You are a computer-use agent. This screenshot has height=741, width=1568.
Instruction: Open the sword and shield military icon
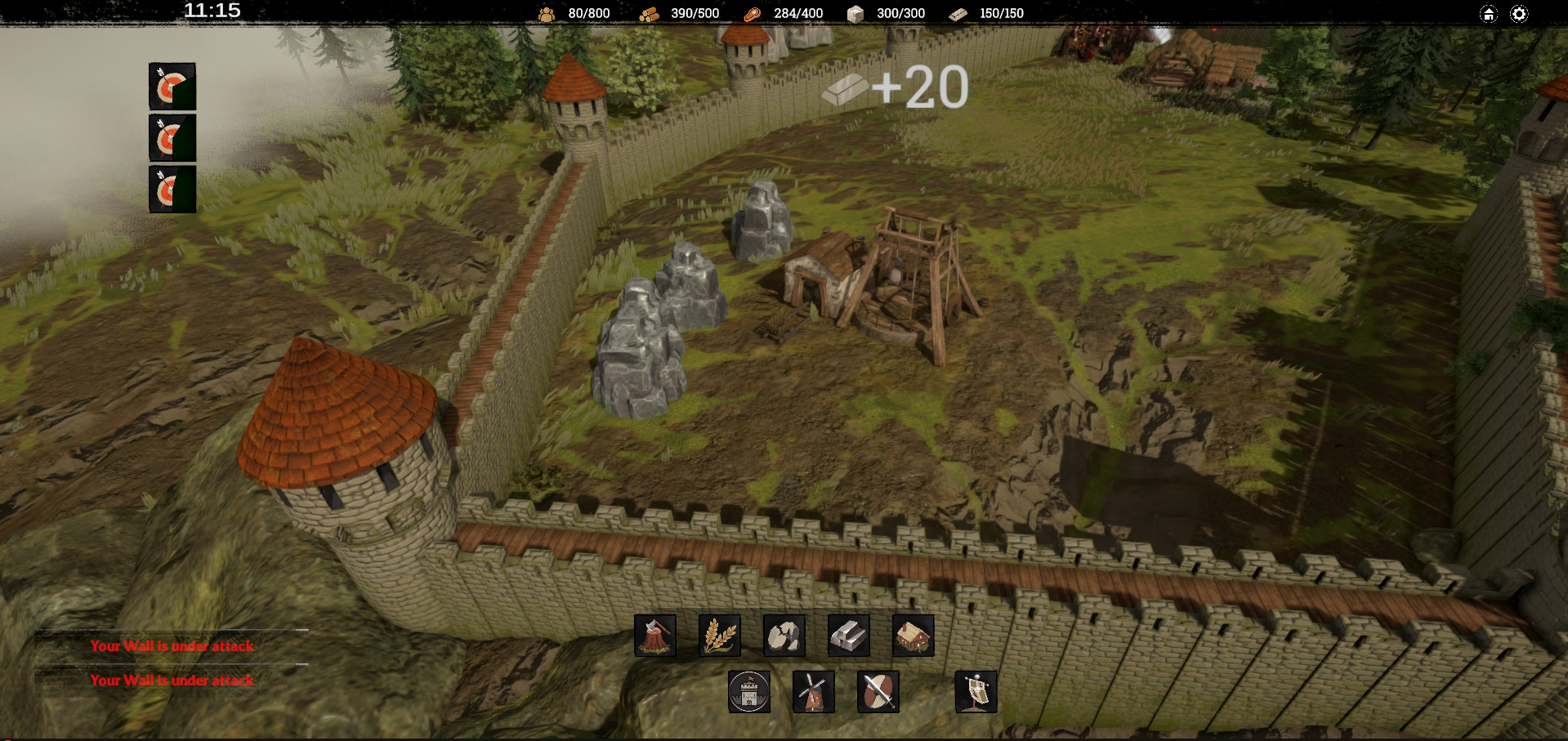click(x=878, y=692)
